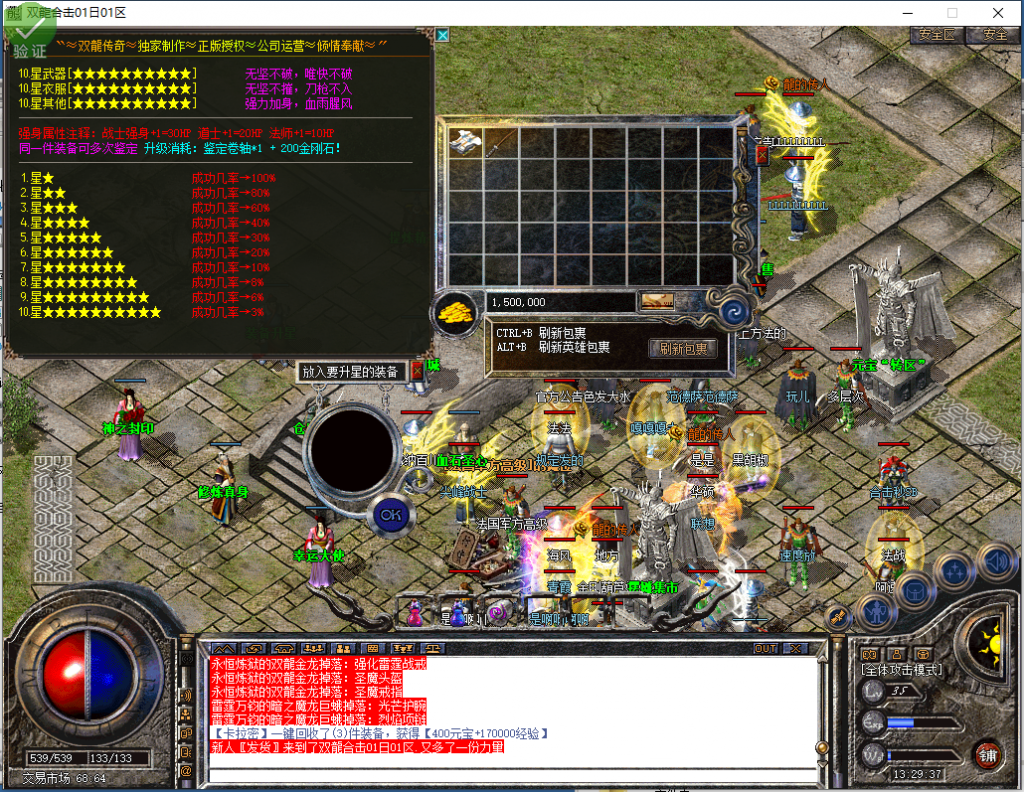Image resolution: width=1024 pixels, height=792 pixels.
Task: Close the star info panel with X
Action: (x=442, y=35)
